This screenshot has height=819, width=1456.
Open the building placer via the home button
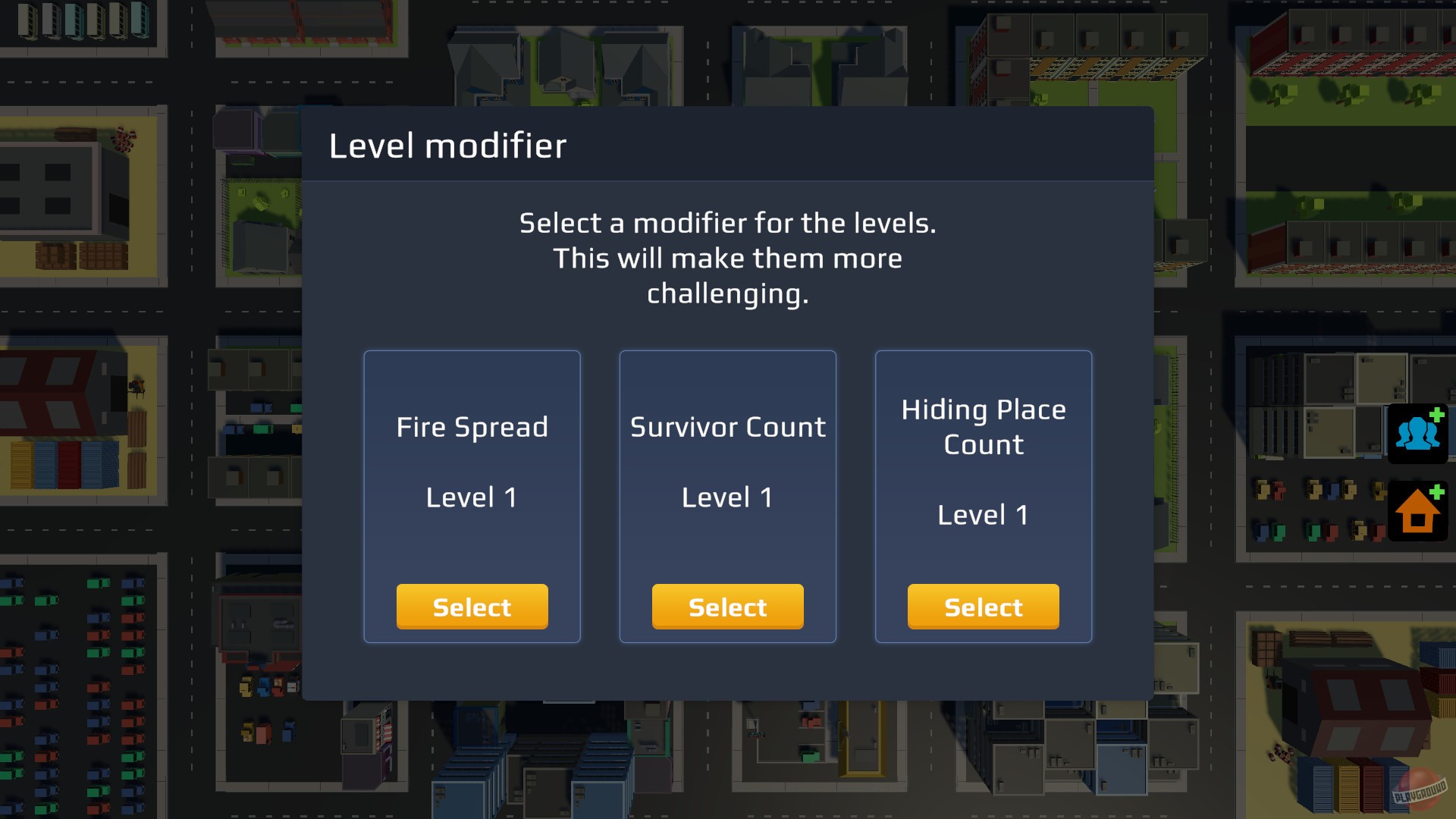(1419, 511)
